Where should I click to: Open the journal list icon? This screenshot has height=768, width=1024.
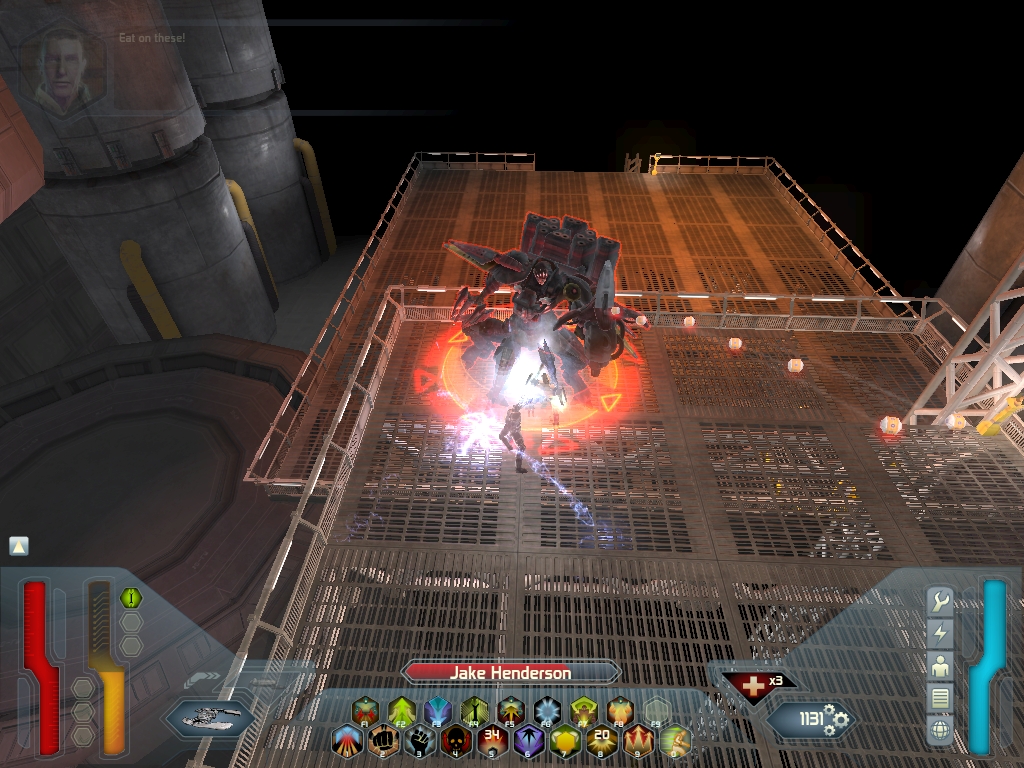coord(940,697)
